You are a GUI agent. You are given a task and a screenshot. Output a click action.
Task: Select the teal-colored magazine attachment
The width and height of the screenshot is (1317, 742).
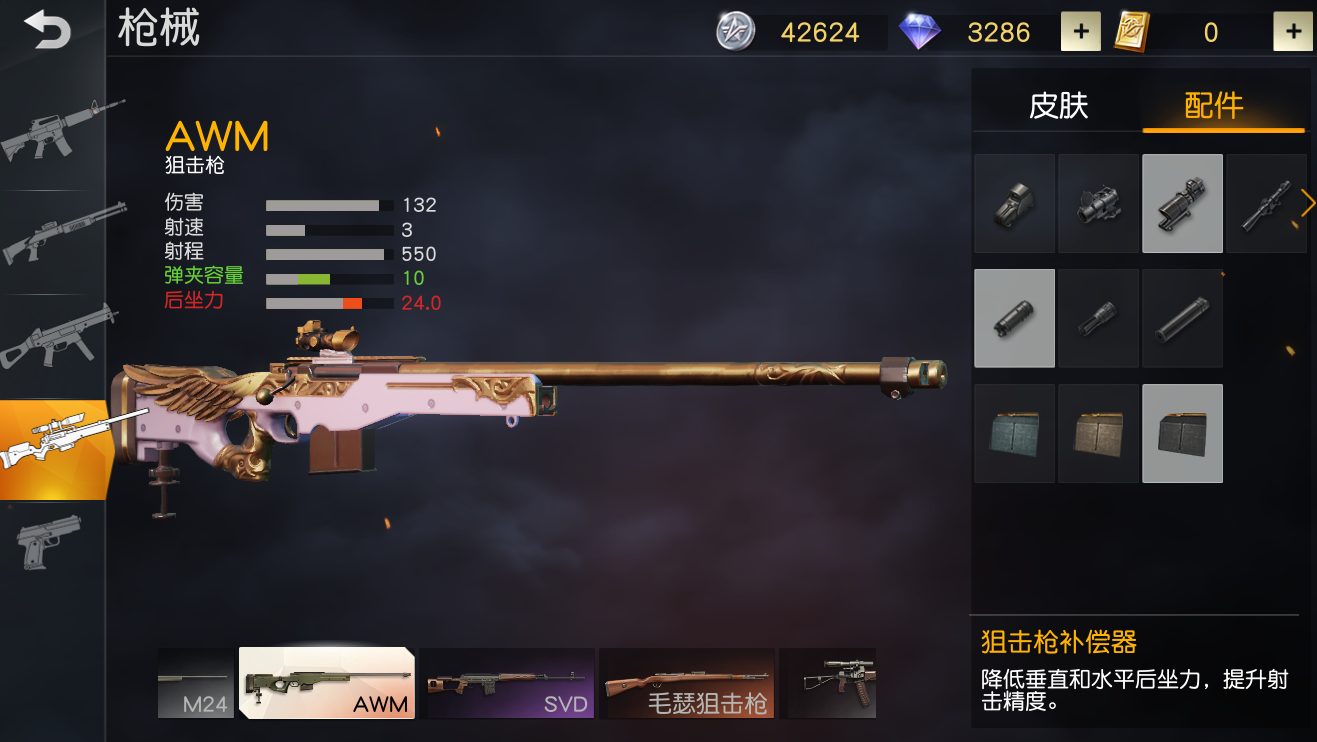click(x=1014, y=433)
